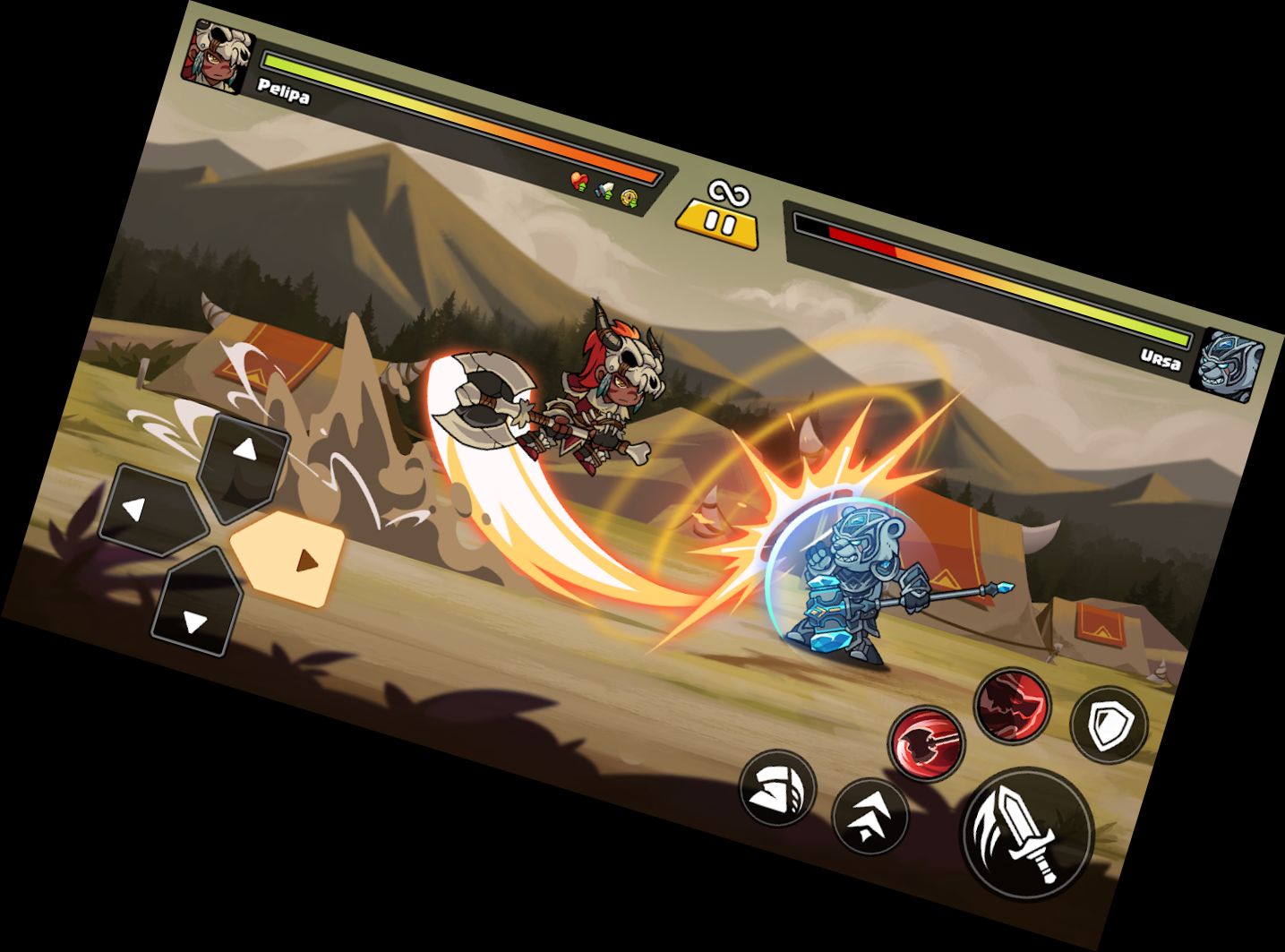Move right with the highlighted D-pad arrow
The image size is (1285, 952).
pos(290,557)
